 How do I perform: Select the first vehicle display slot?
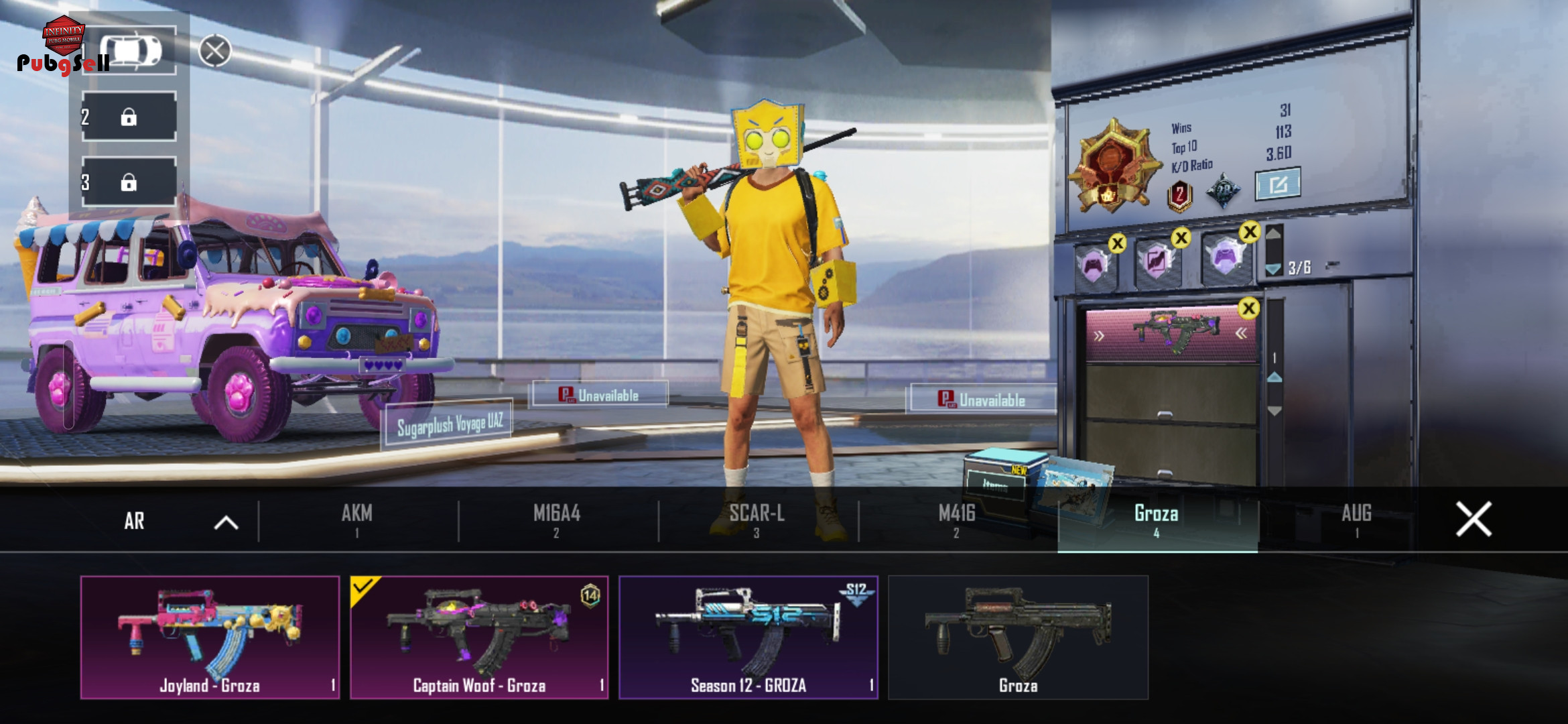click(x=130, y=51)
